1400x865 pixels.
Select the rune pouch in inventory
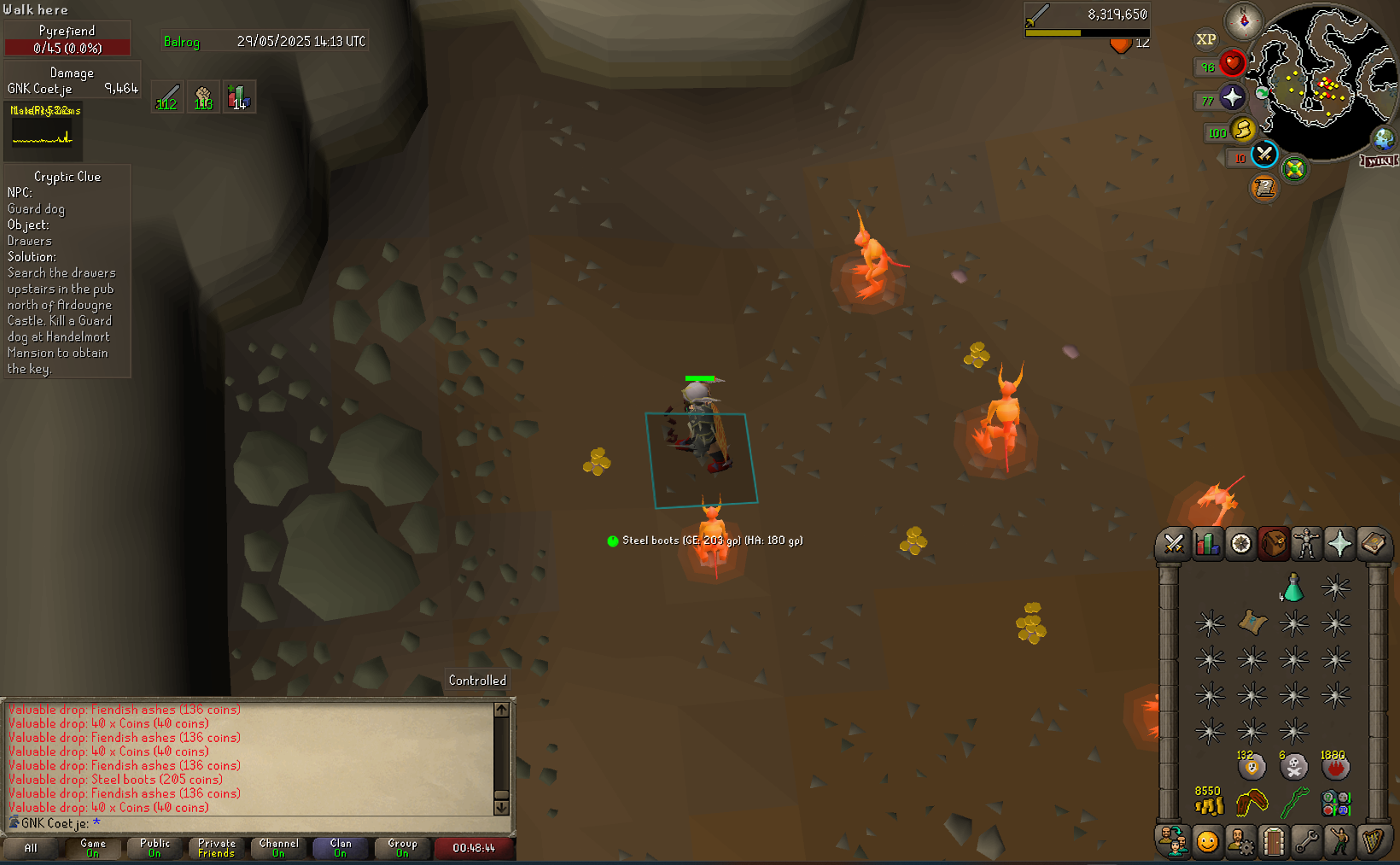(x=1335, y=804)
